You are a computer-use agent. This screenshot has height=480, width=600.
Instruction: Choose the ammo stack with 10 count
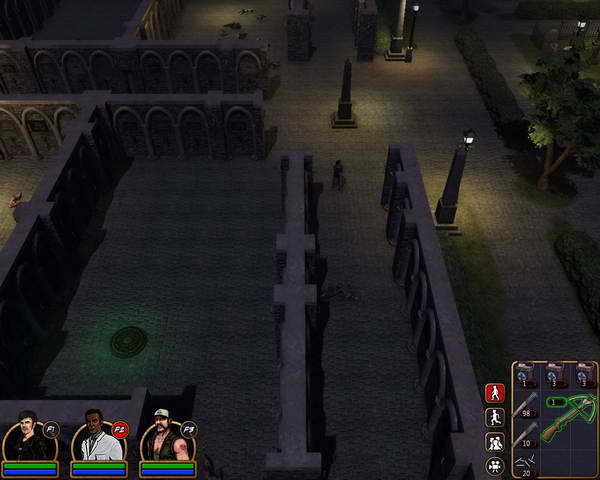coord(527,434)
